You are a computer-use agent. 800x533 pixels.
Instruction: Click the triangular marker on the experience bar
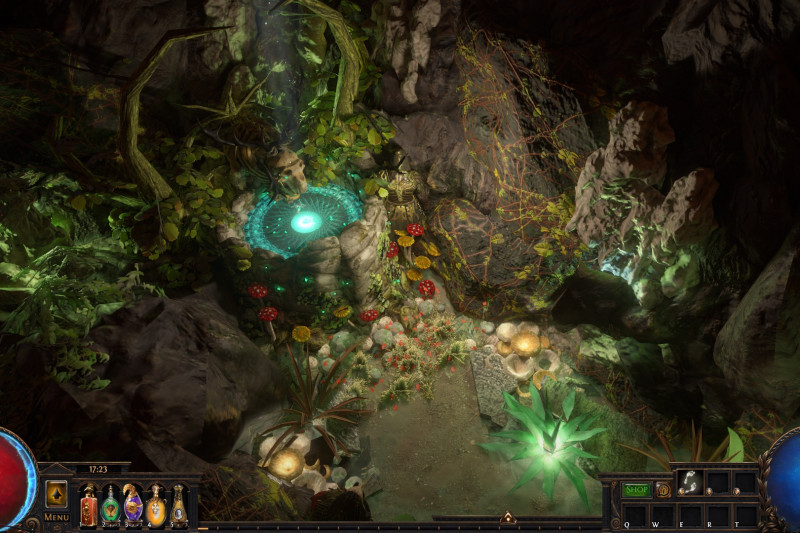tap(508, 518)
